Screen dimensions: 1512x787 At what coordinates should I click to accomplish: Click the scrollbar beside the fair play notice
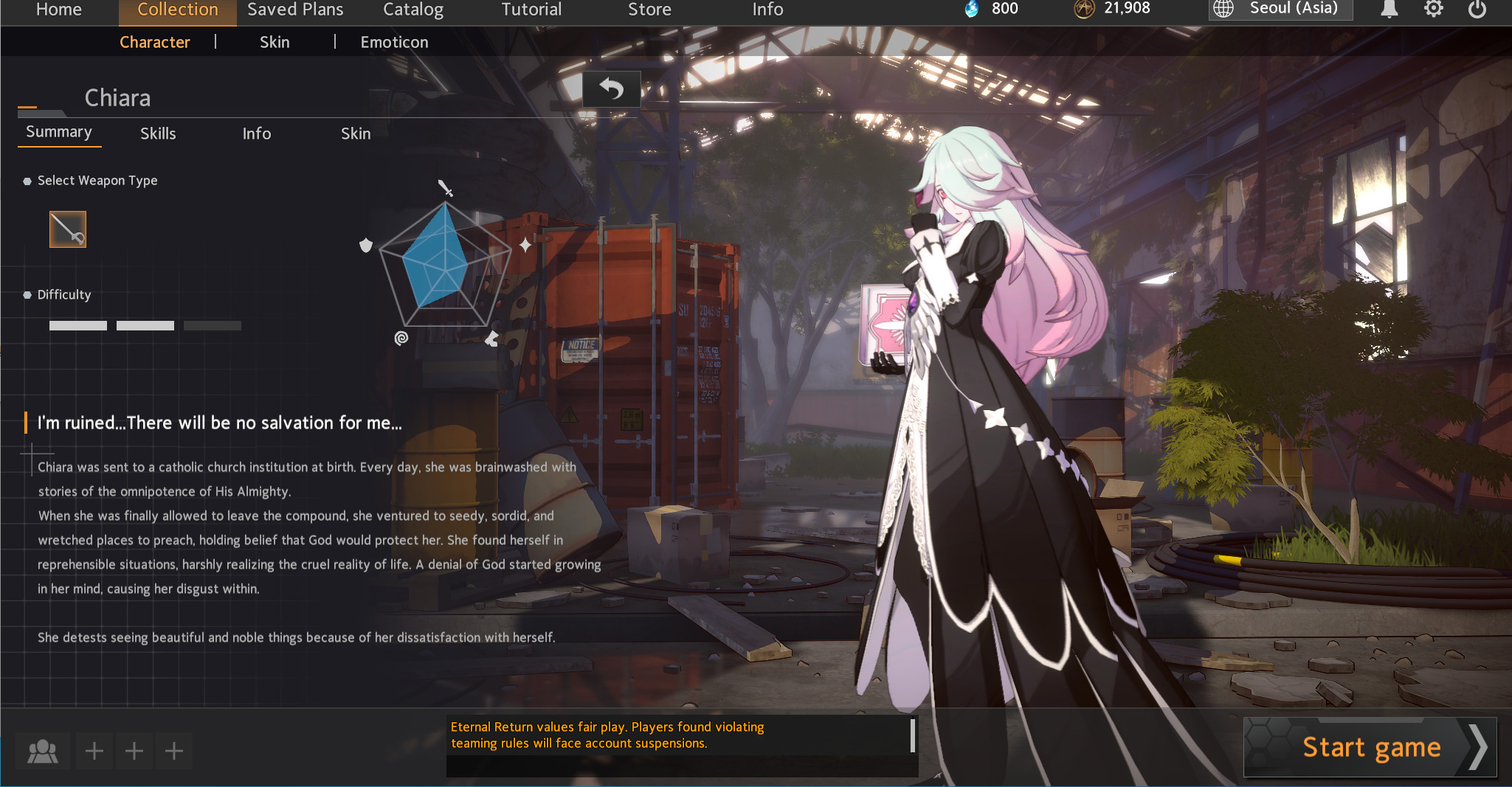914,738
